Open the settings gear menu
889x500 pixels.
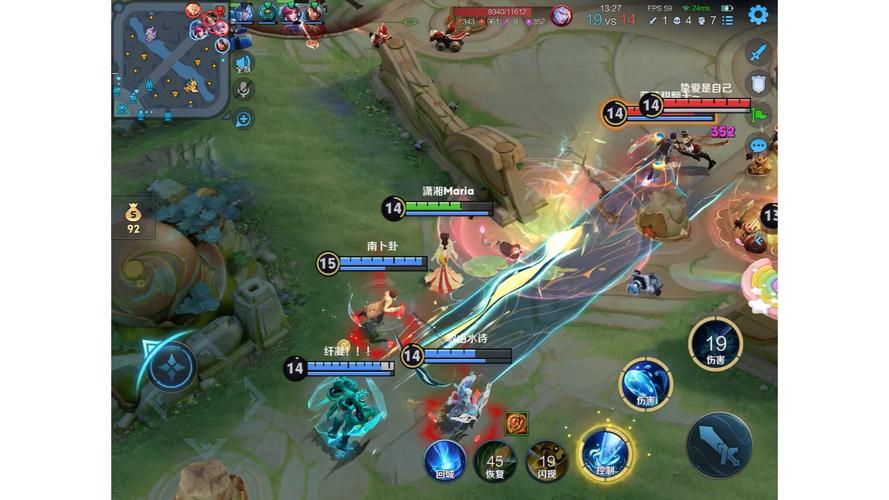click(x=758, y=14)
